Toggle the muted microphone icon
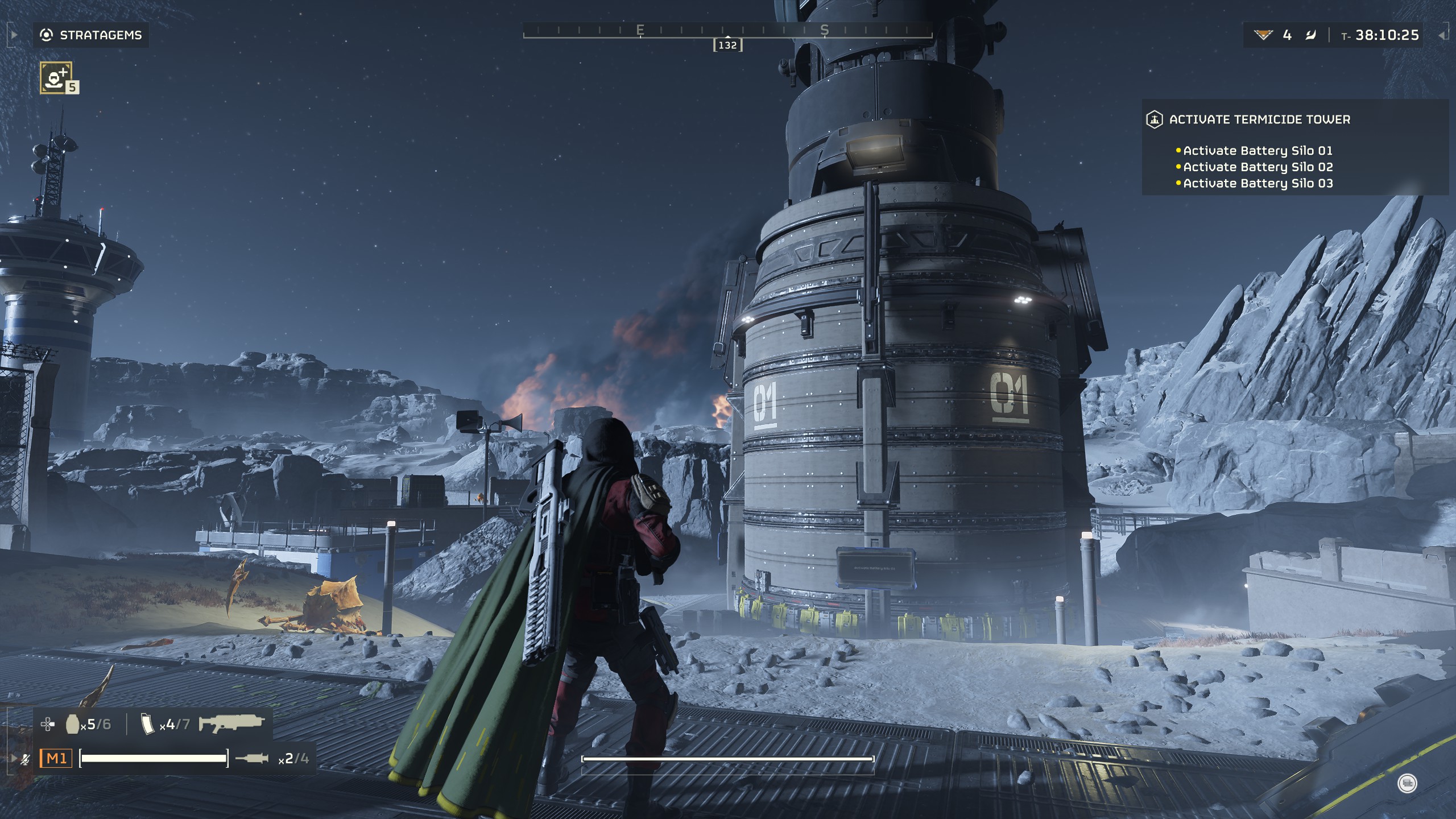This screenshot has width=1456, height=819. 25,759
